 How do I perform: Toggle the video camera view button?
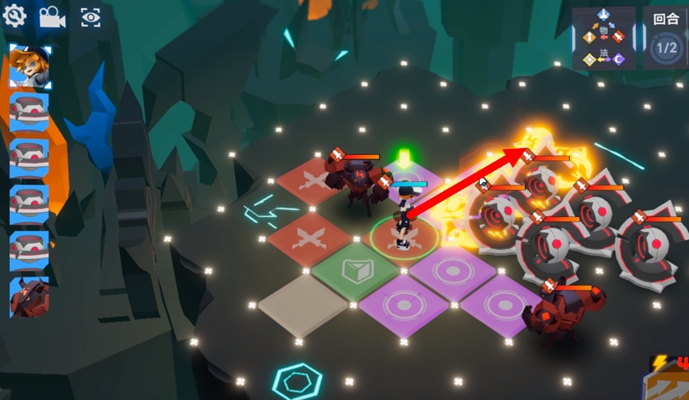(x=51, y=17)
